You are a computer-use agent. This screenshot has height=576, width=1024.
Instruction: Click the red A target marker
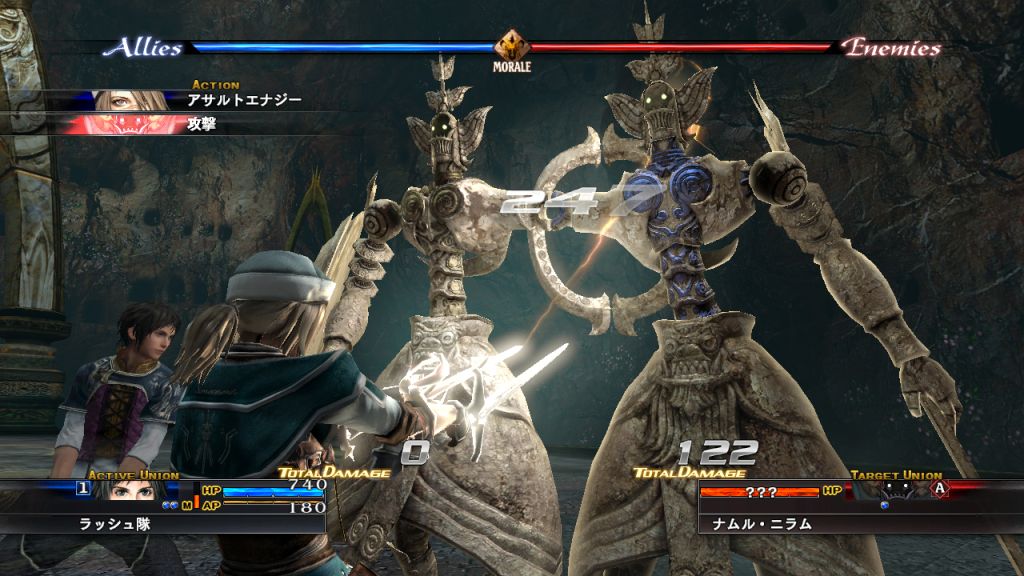pyautogui.click(x=940, y=488)
